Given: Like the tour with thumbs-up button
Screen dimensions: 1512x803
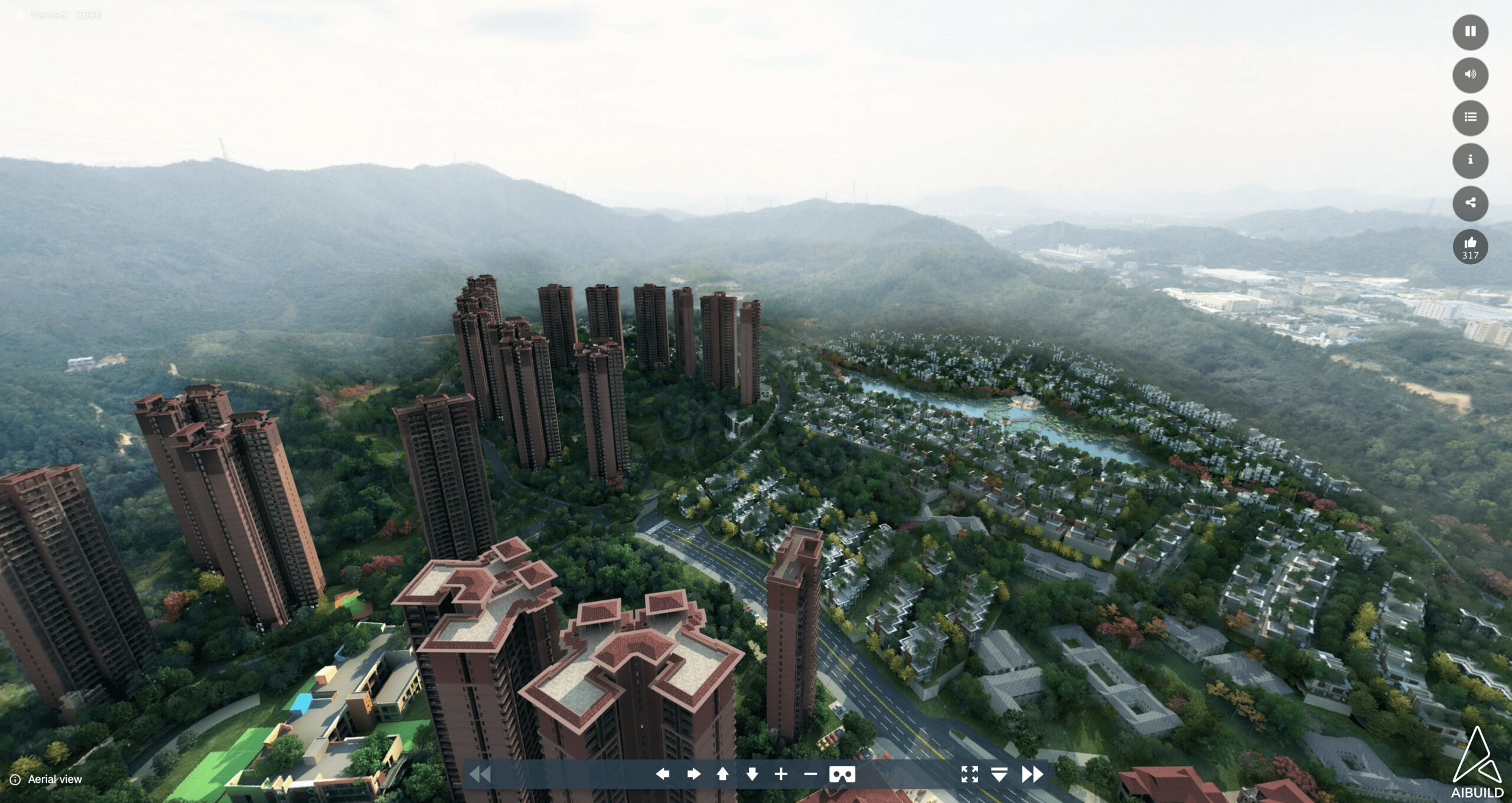Looking at the screenshot, I should (1470, 246).
